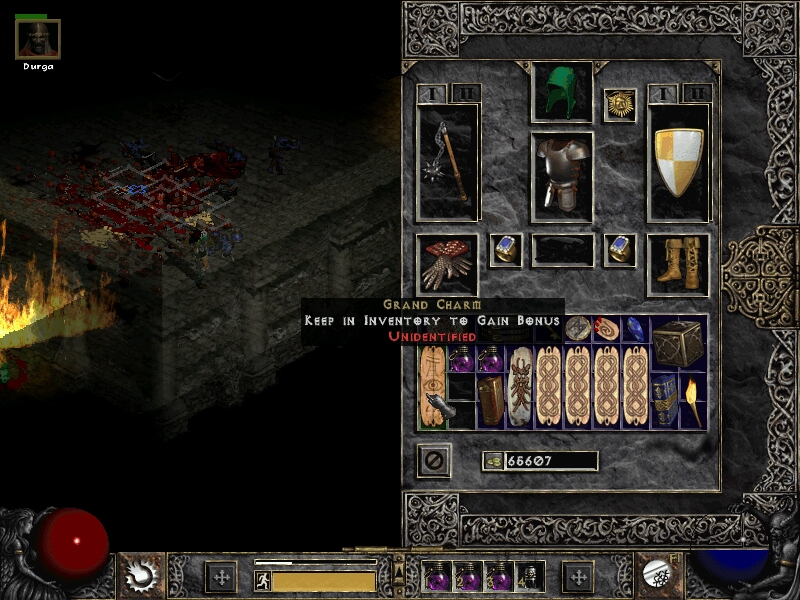Pick up the equipped leather boots
Screen dimensions: 800x600
coord(678,264)
